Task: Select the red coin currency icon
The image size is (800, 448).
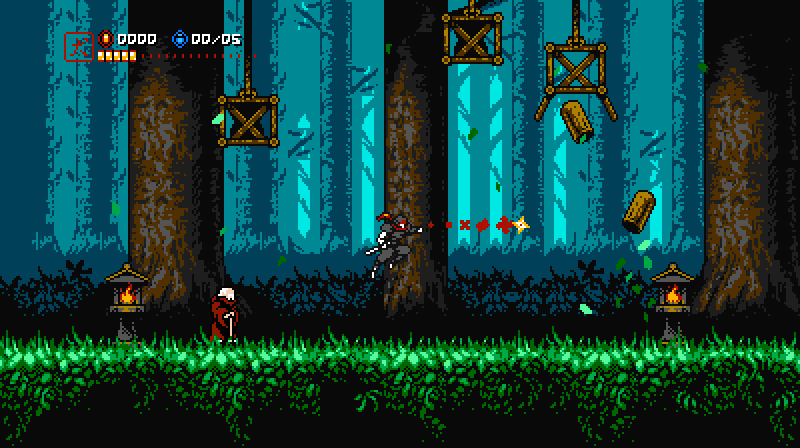Action: point(107,39)
